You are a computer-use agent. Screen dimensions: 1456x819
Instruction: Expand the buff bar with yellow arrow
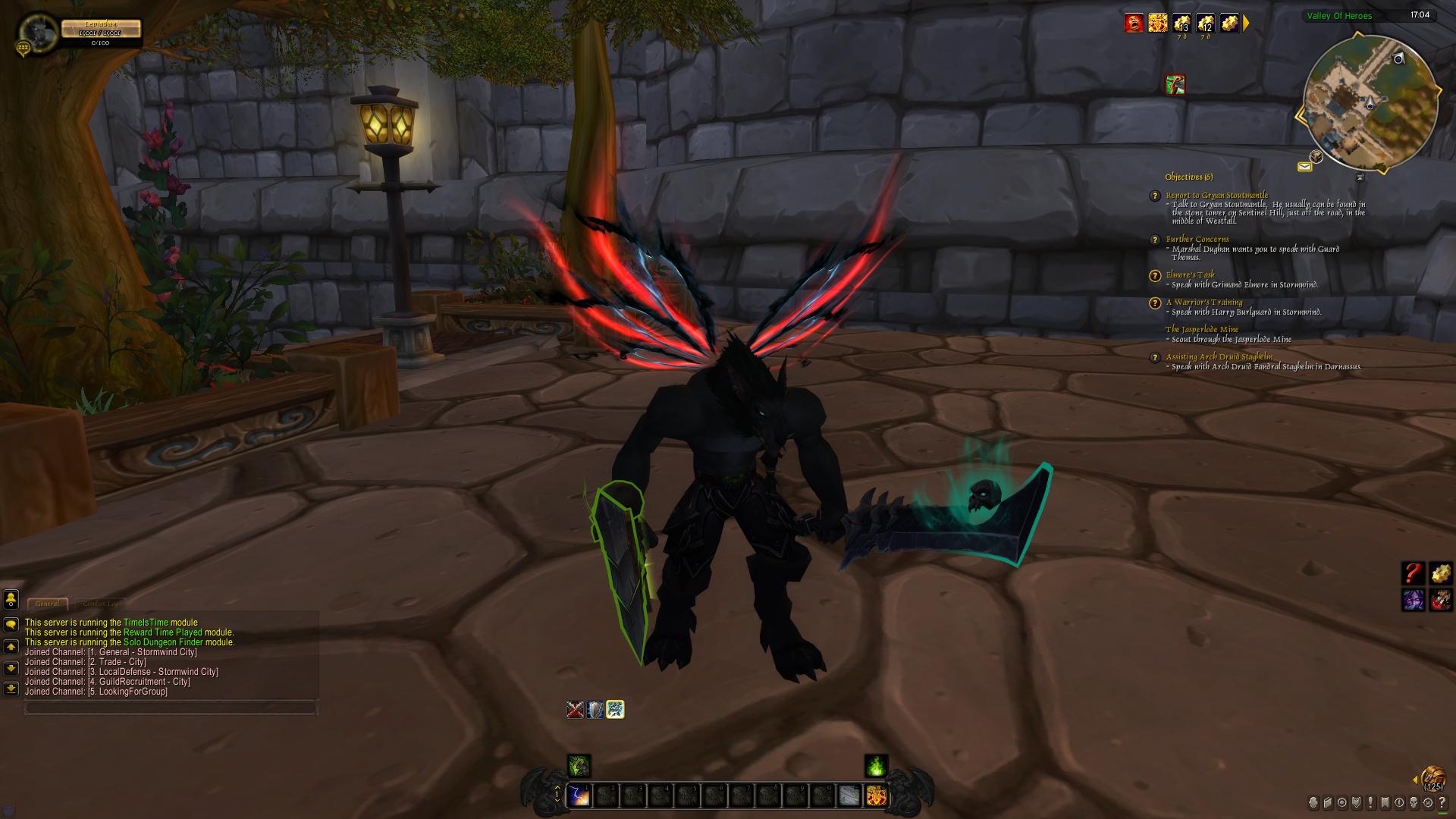(1246, 23)
